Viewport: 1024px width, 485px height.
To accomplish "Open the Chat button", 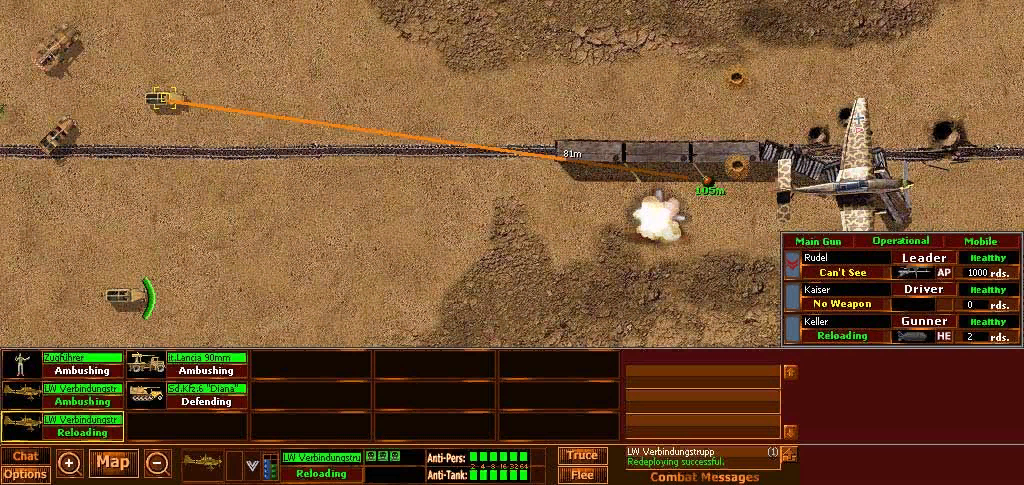I will pos(25,456).
